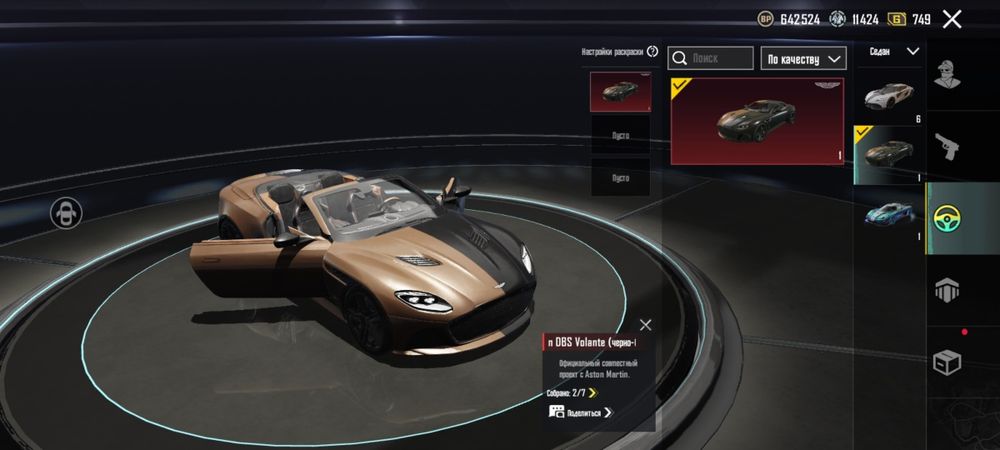Click the Поделиться share button
The width and height of the screenshot is (1000, 450).
pos(581,412)
